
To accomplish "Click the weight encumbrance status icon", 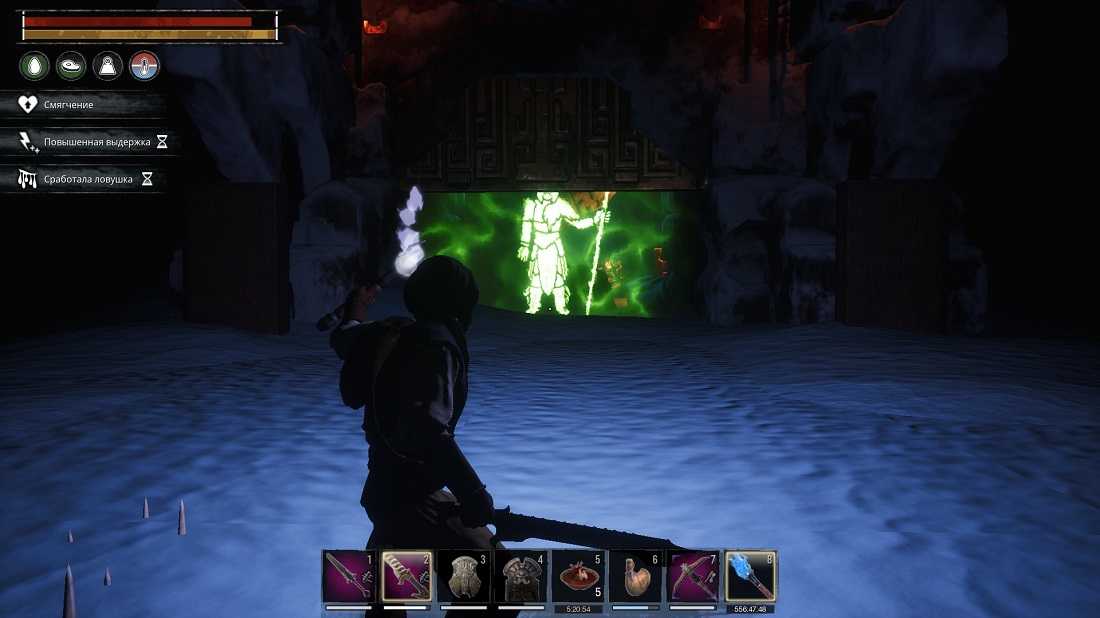I will click(107, 66).
